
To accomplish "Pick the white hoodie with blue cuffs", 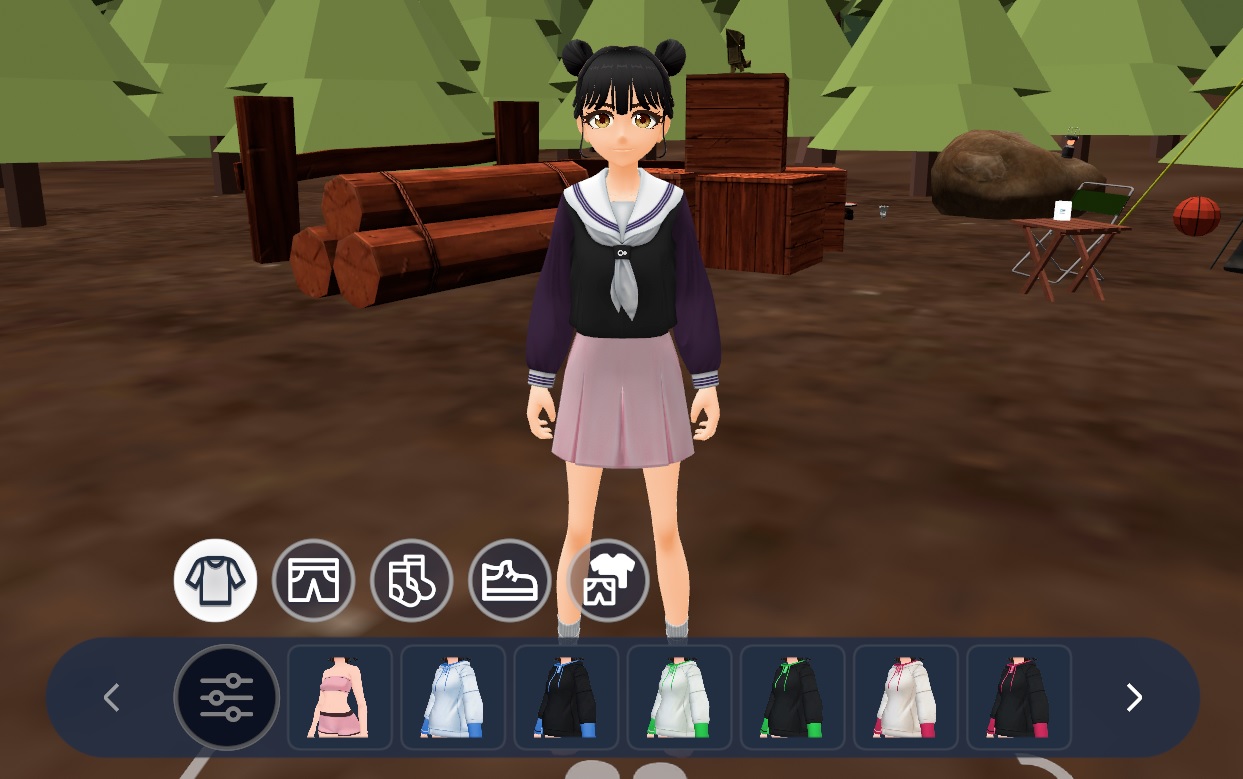I will pyautogui.click(x=453, y=697).
